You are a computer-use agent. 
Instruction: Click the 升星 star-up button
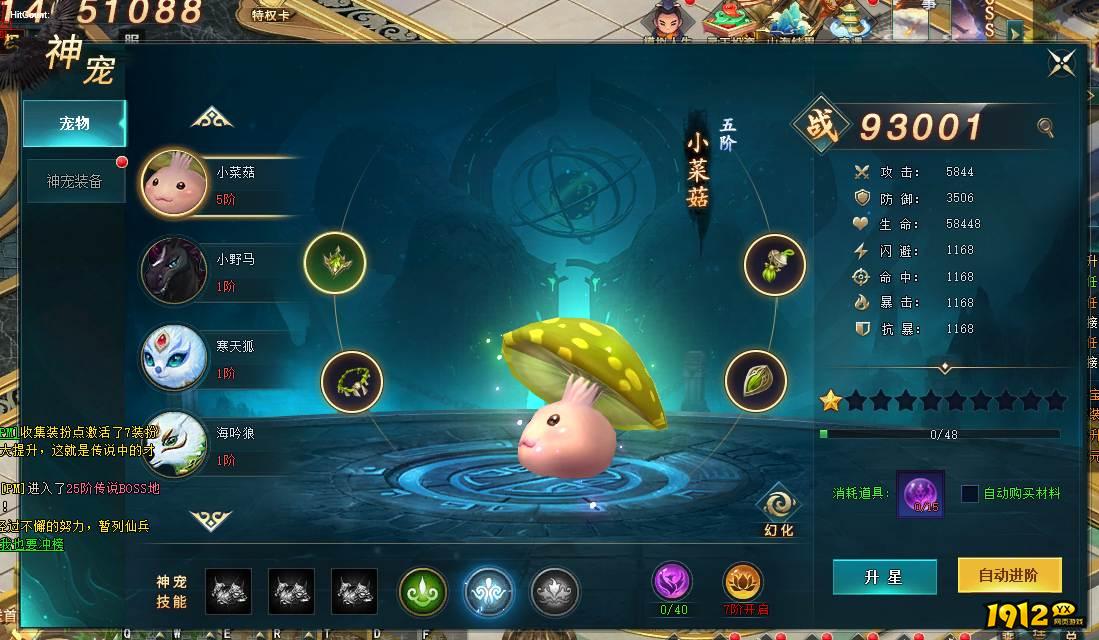(x=884, y=577)
